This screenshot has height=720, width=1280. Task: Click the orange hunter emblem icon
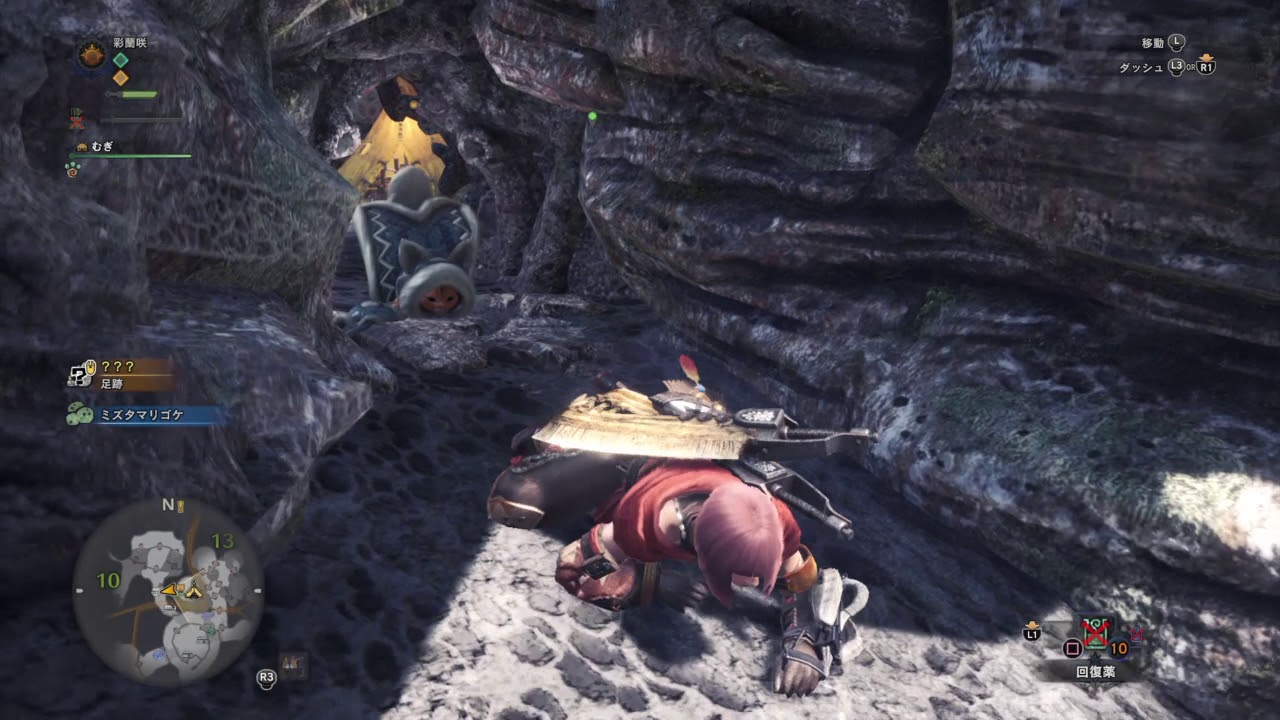click(x=92, y=55)
